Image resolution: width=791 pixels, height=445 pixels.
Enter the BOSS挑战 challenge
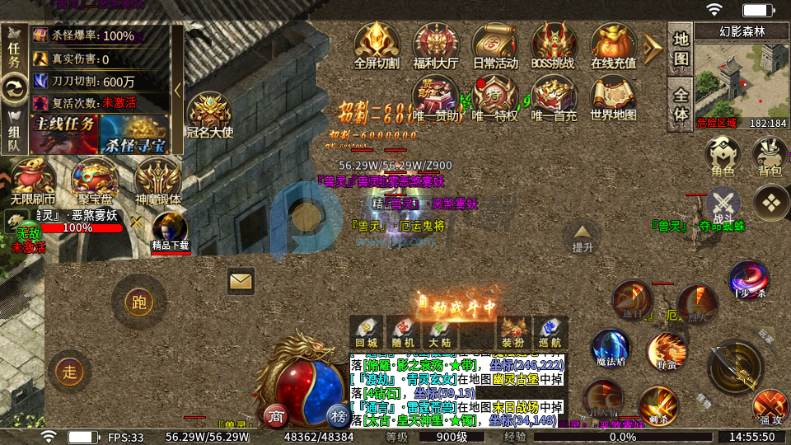click(554, 46)
